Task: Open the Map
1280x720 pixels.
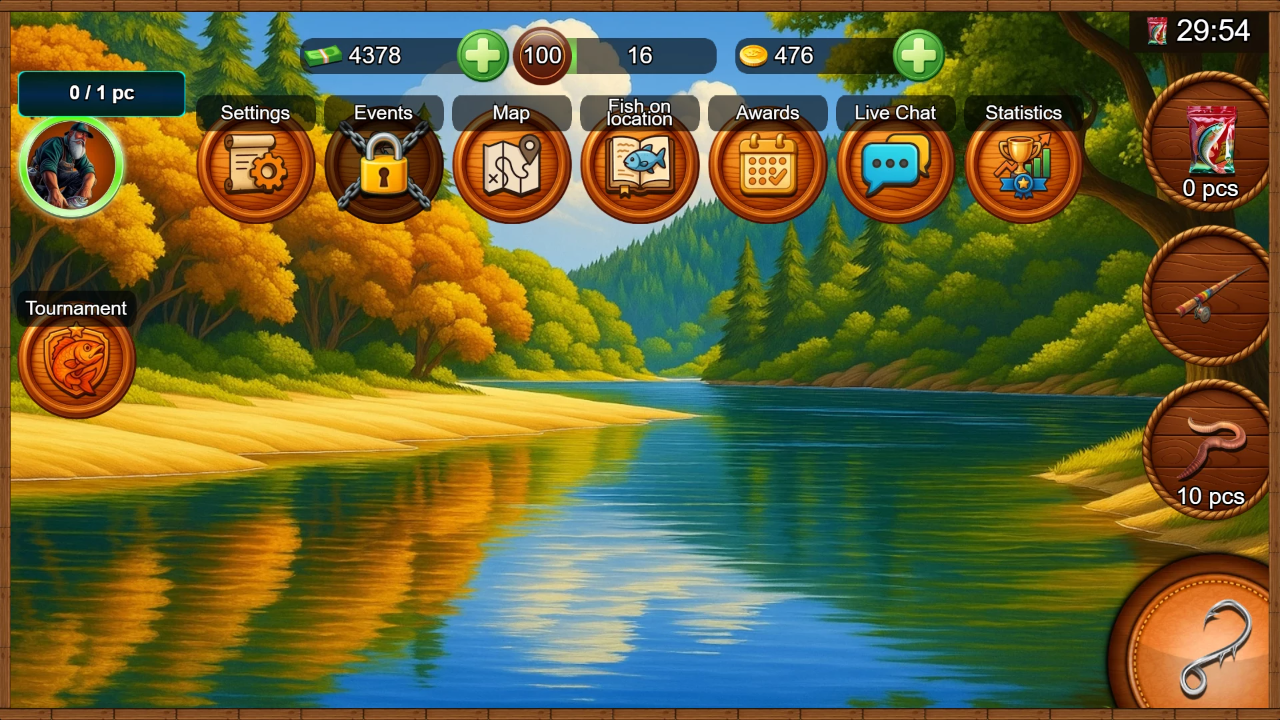Action: coord(512,166)
